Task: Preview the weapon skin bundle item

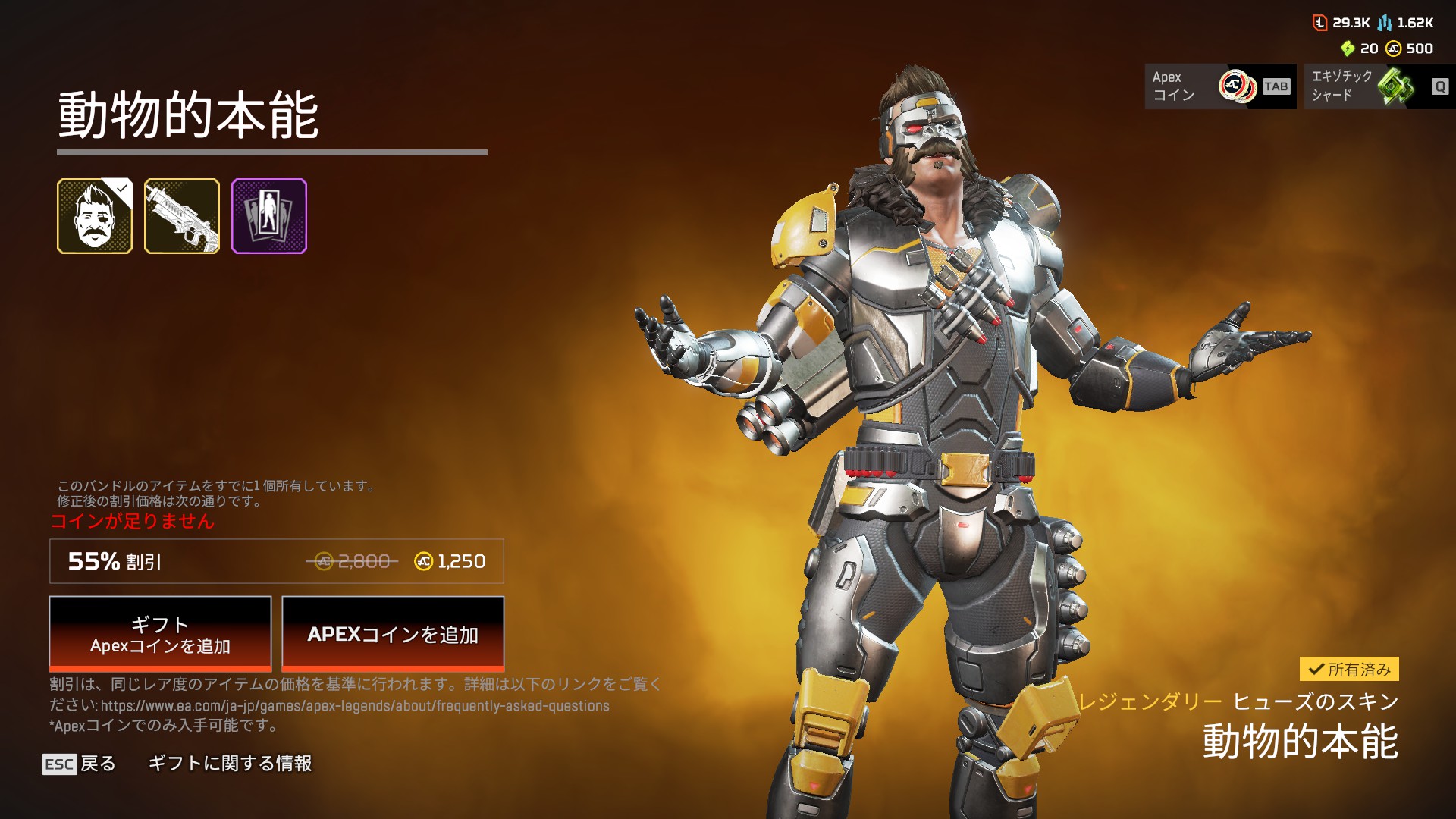Action: click(182, 216)
